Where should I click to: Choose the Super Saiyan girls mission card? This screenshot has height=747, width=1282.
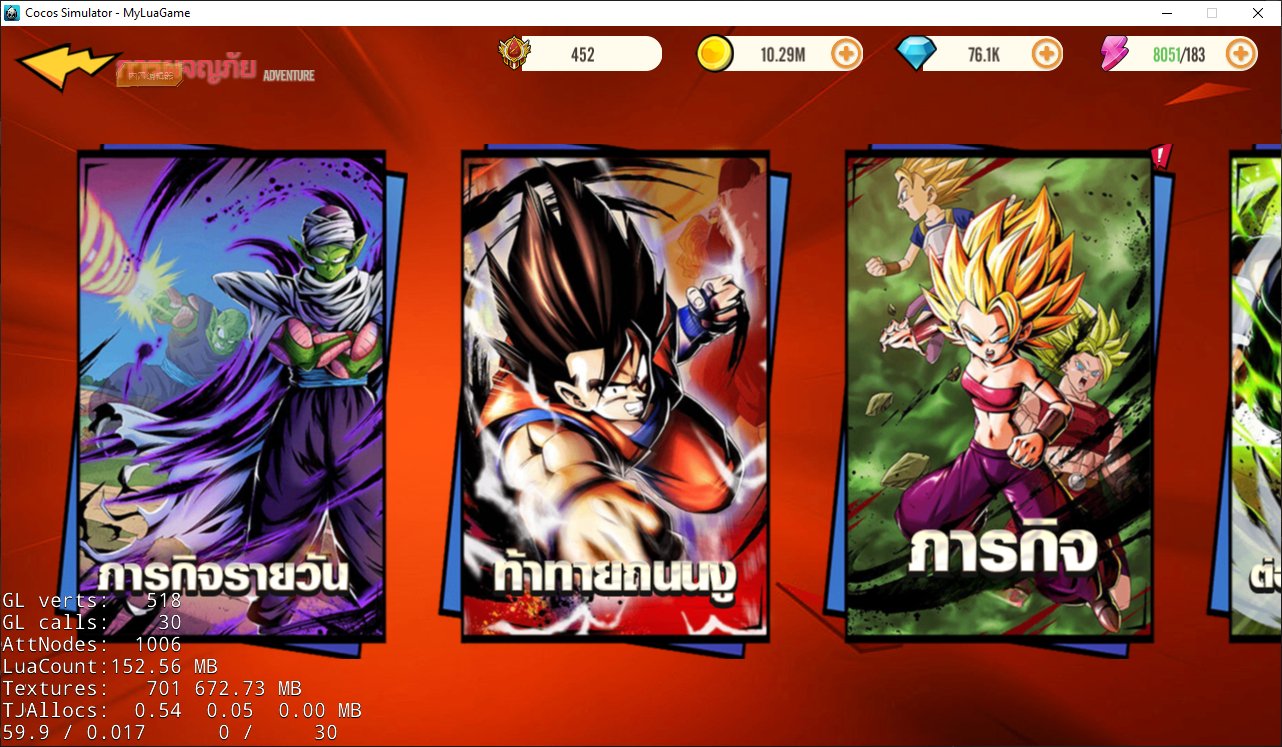pos(999,395)
